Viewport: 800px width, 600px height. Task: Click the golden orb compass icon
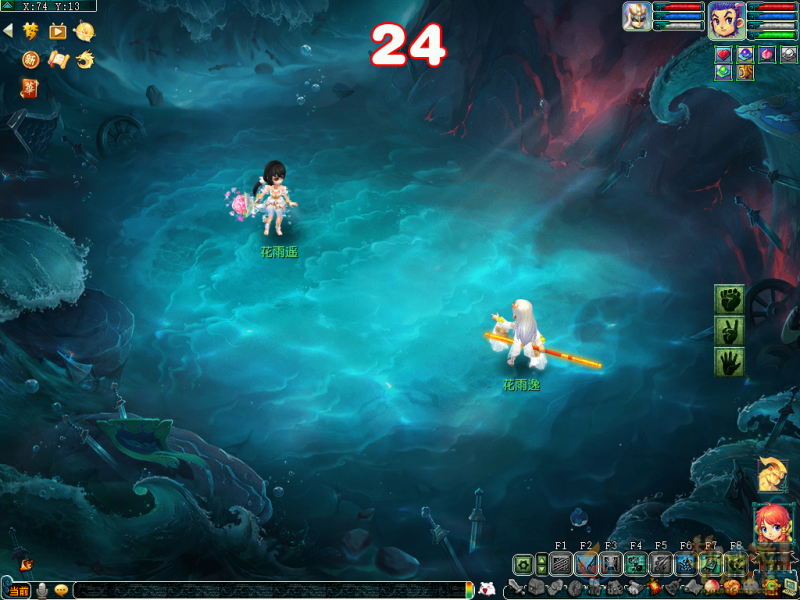[x=84, y=31]
